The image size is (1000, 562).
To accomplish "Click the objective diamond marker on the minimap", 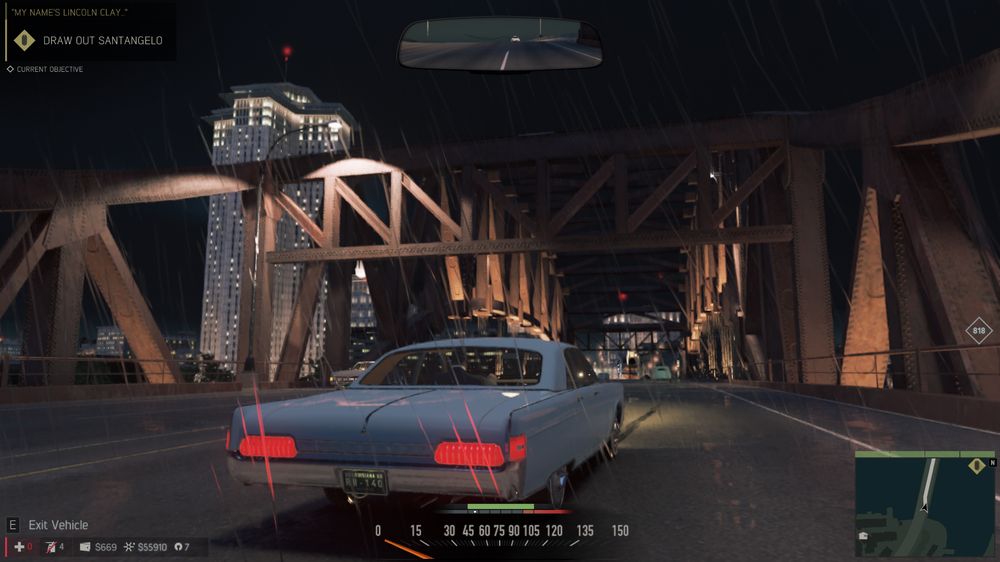I will (977, 465).
